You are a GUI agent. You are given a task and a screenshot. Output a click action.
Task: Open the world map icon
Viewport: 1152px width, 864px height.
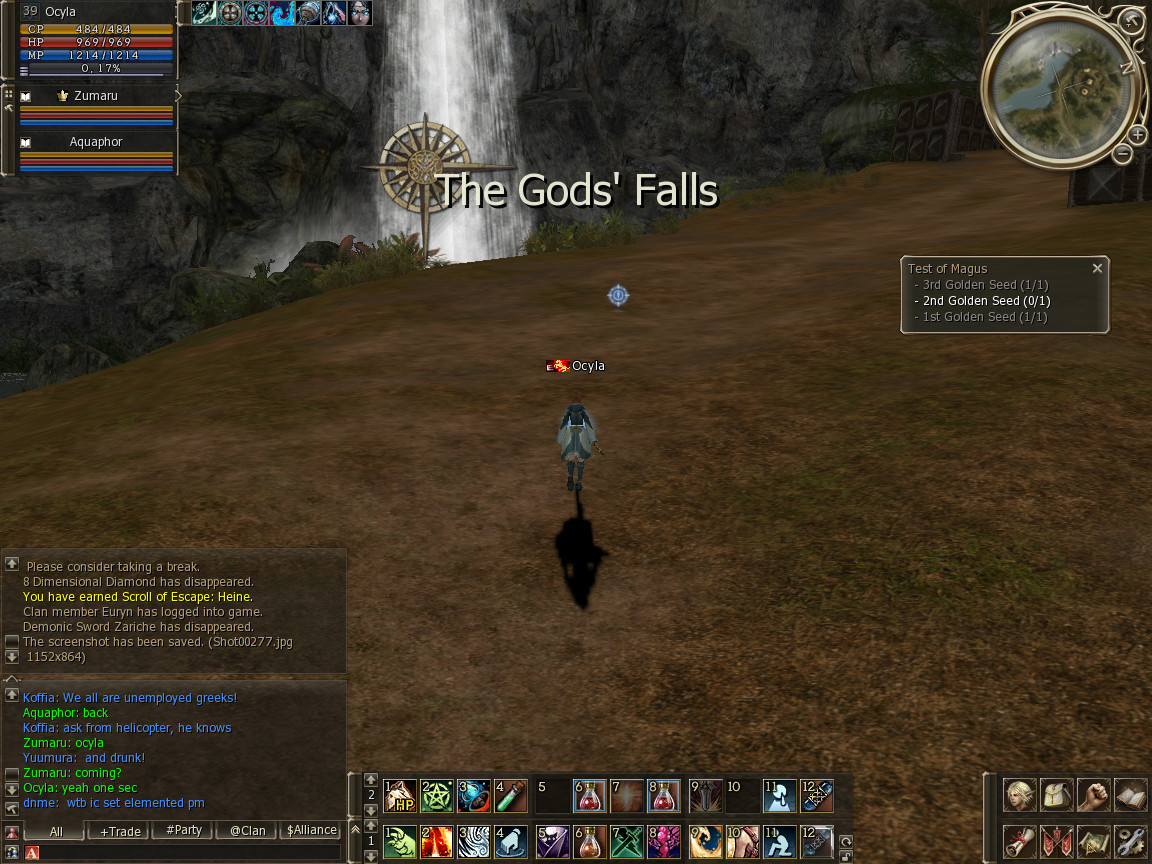pos(1094,841)
